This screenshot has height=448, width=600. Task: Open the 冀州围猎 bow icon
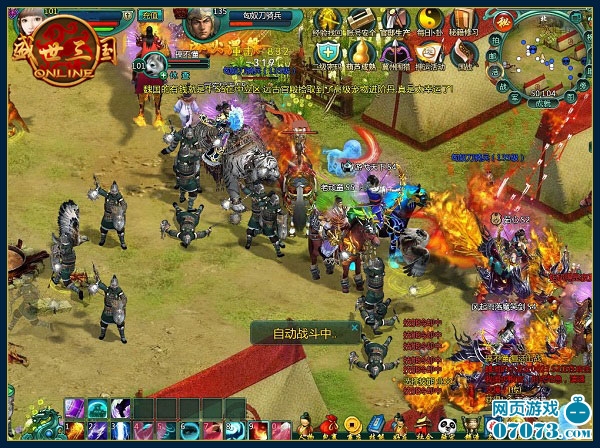click(x=398, y=52)
